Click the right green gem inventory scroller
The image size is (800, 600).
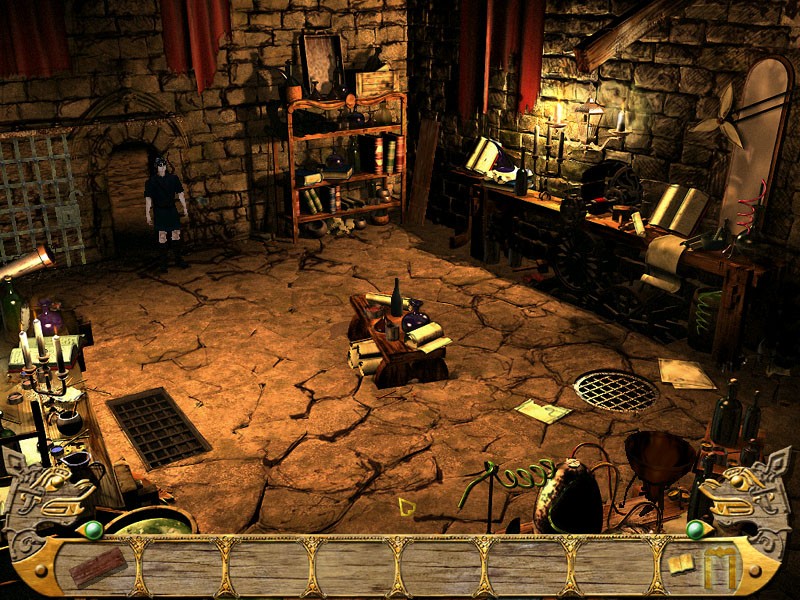tap(694, 529)
